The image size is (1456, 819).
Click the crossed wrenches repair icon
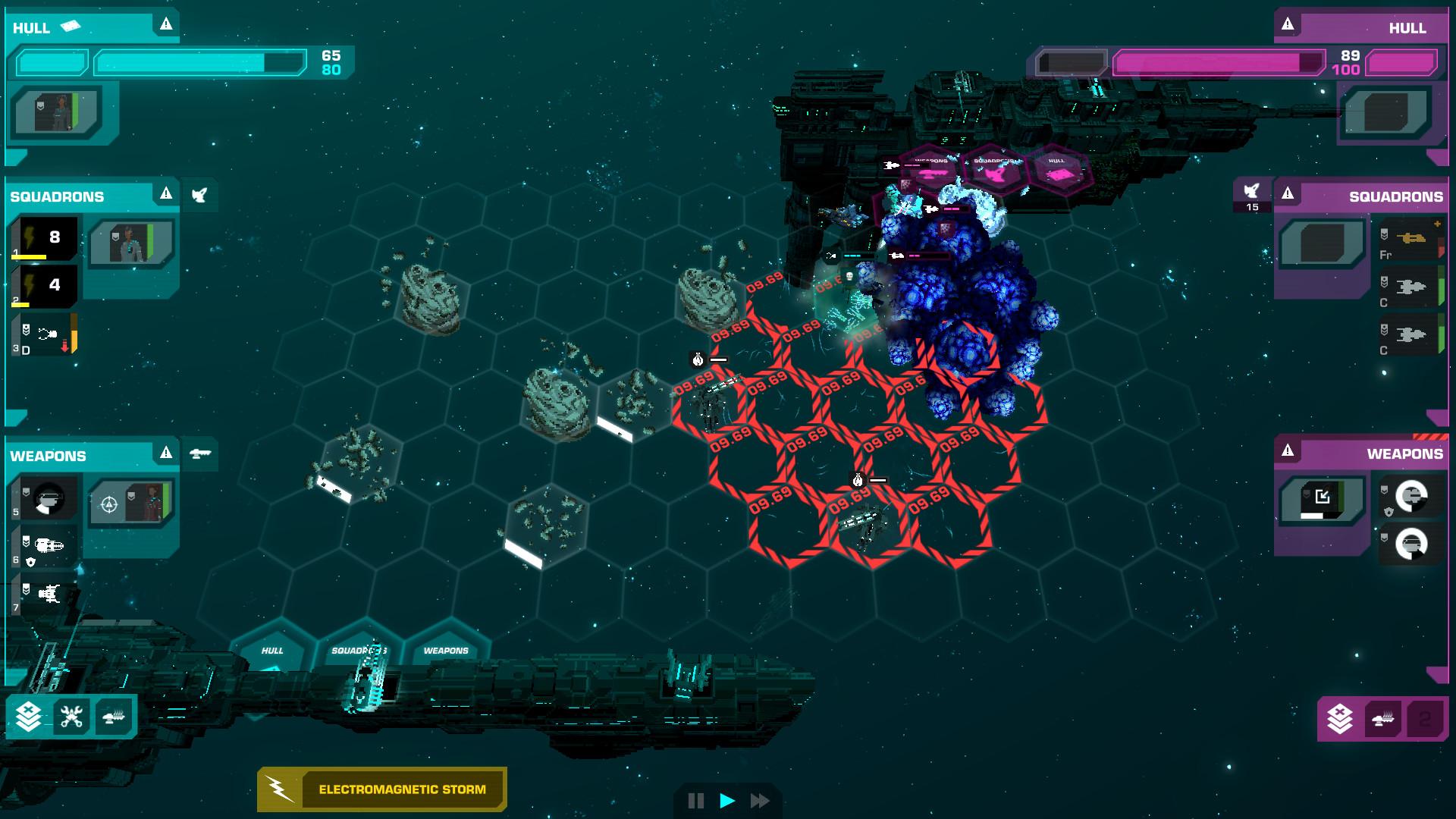coord(71,716)
